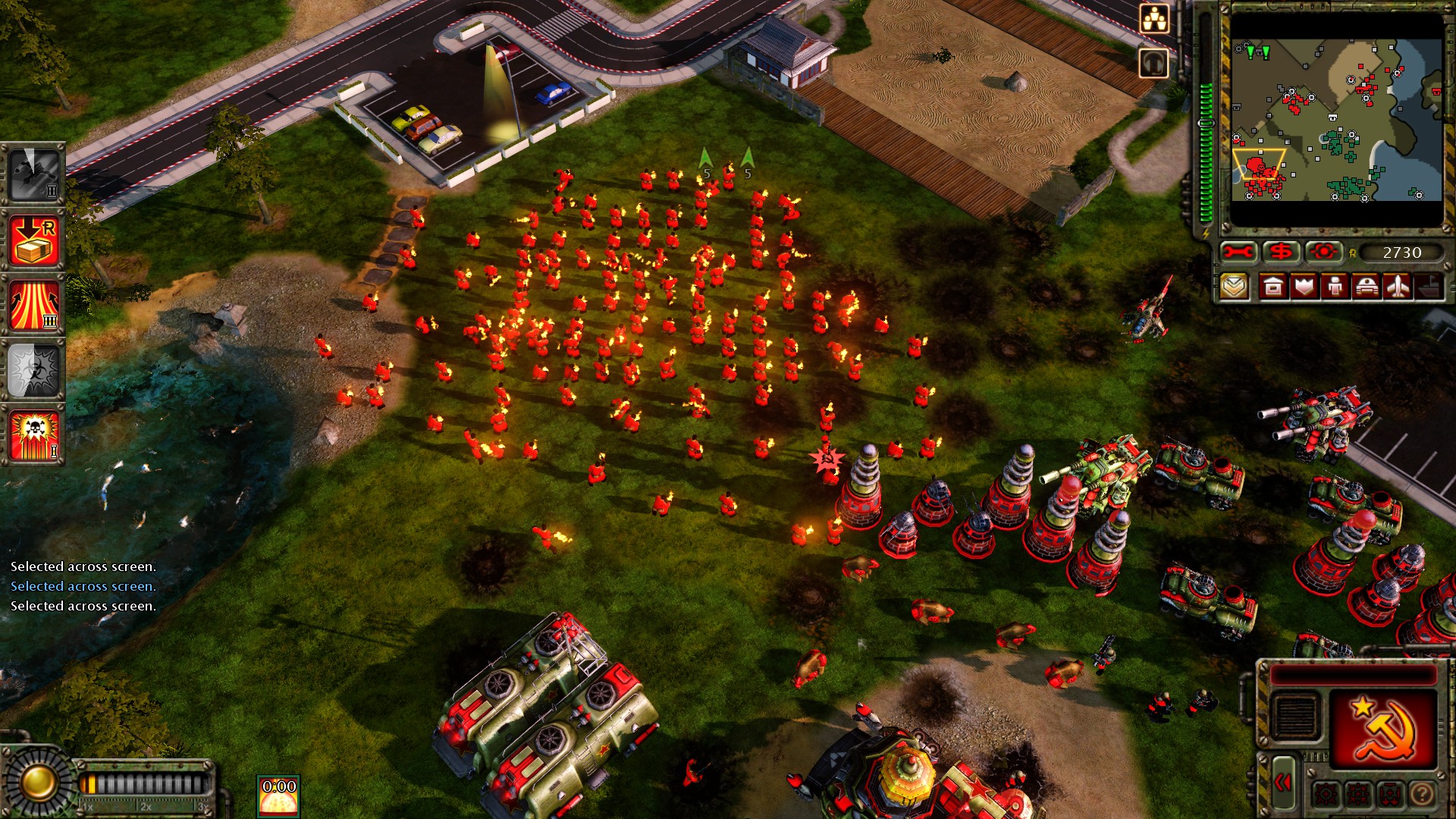1456x819 pixels.
Task: Select the flame-curtain Top Secret Protocol power
Action: click(x=34, y=303)
